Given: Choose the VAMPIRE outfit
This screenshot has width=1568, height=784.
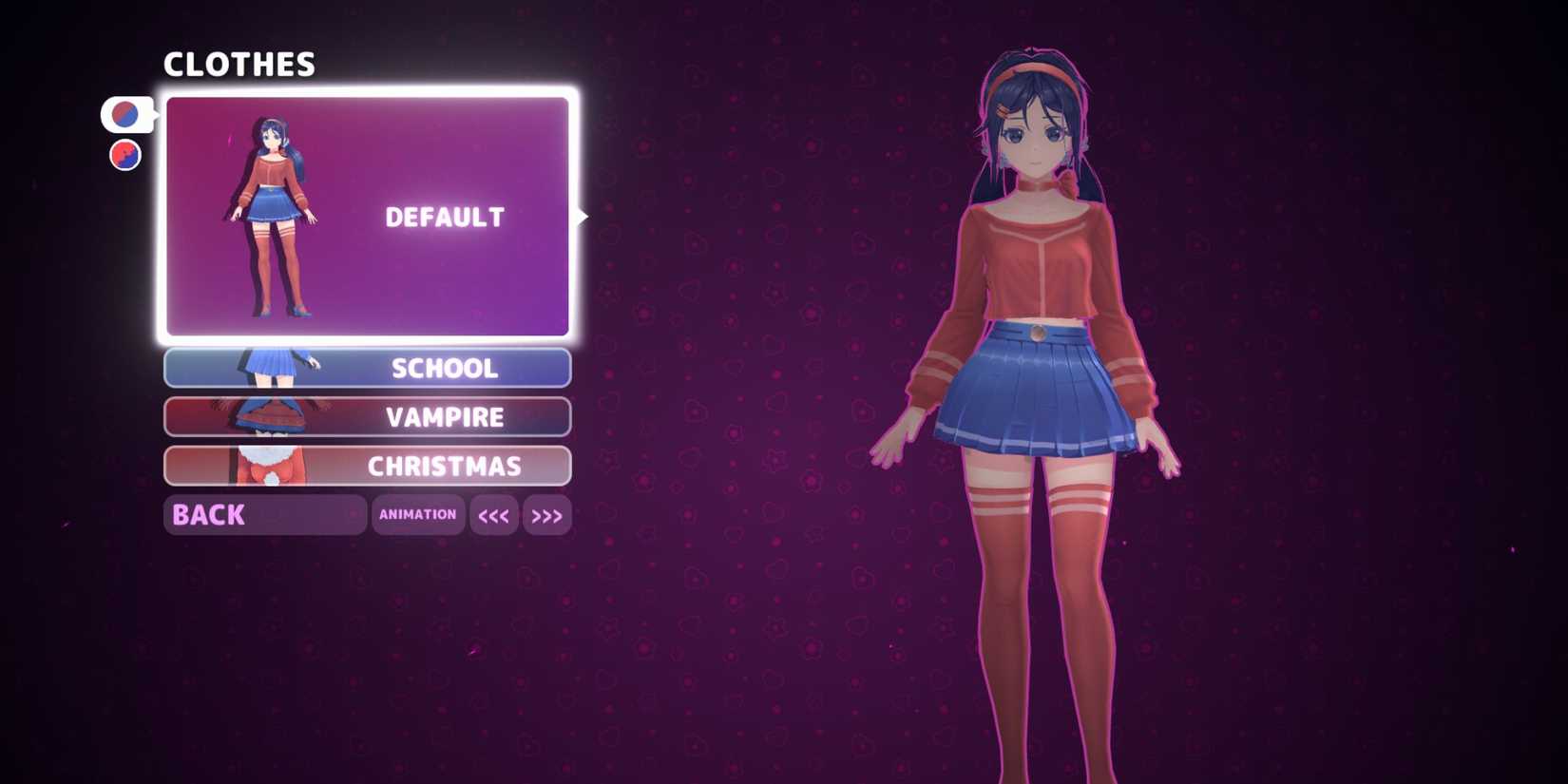Looking at the screenshot, I should [445, 416].
